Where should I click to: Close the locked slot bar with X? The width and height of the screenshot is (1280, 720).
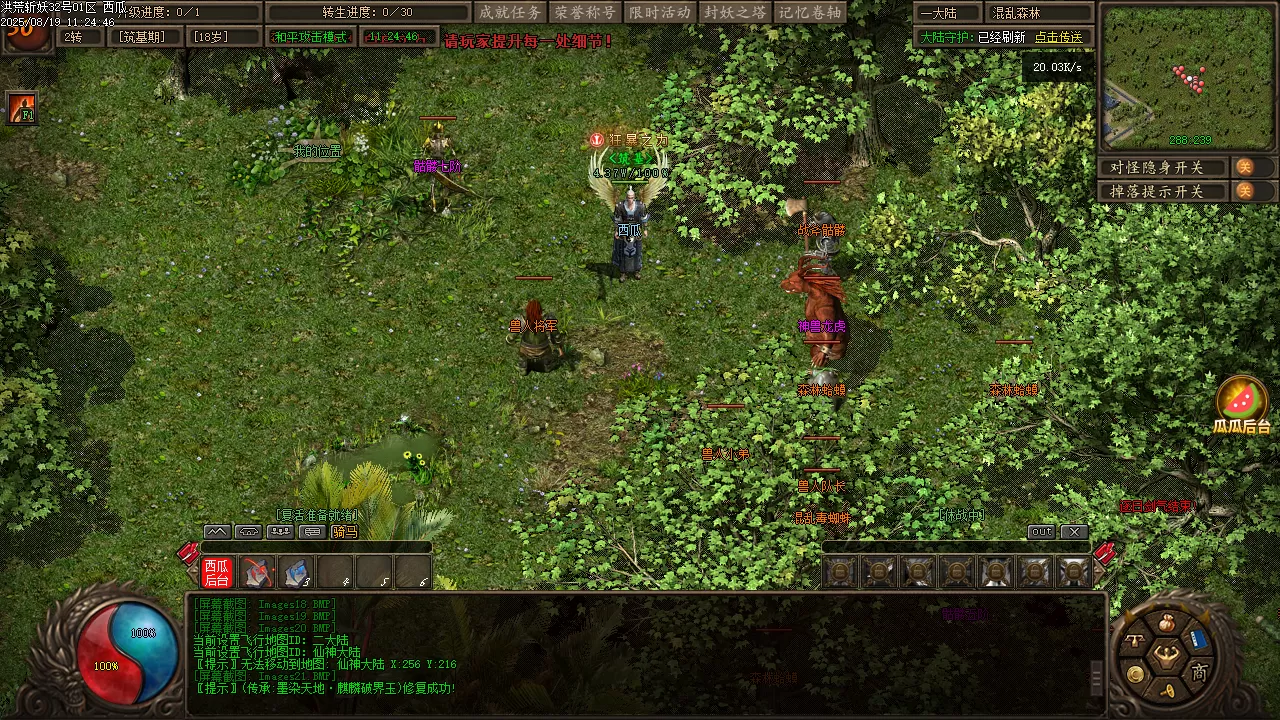tap(1073, 532)
